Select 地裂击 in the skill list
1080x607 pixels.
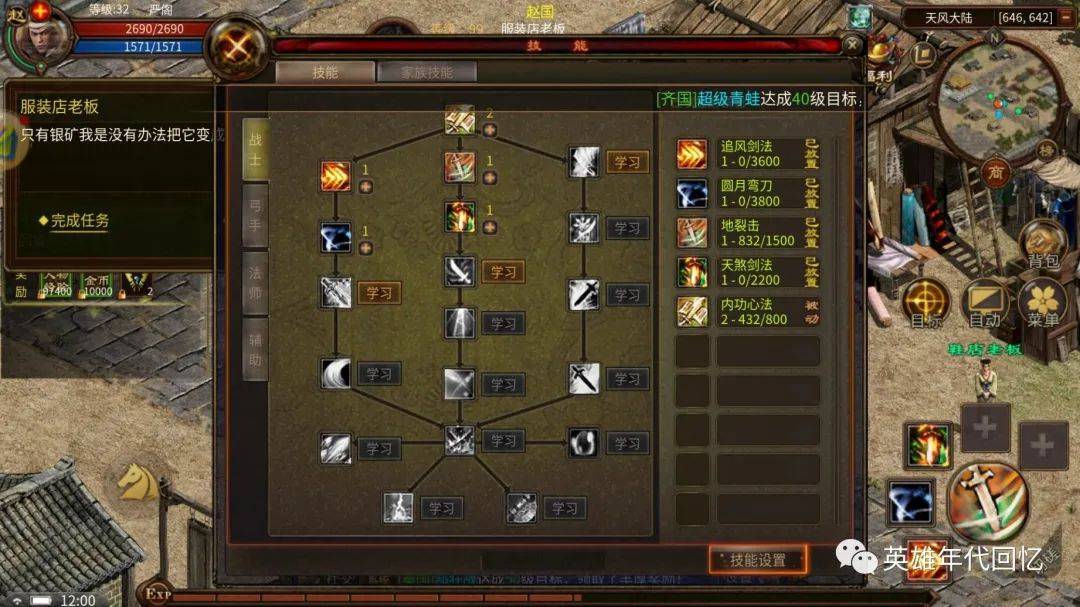click(750, 232)
